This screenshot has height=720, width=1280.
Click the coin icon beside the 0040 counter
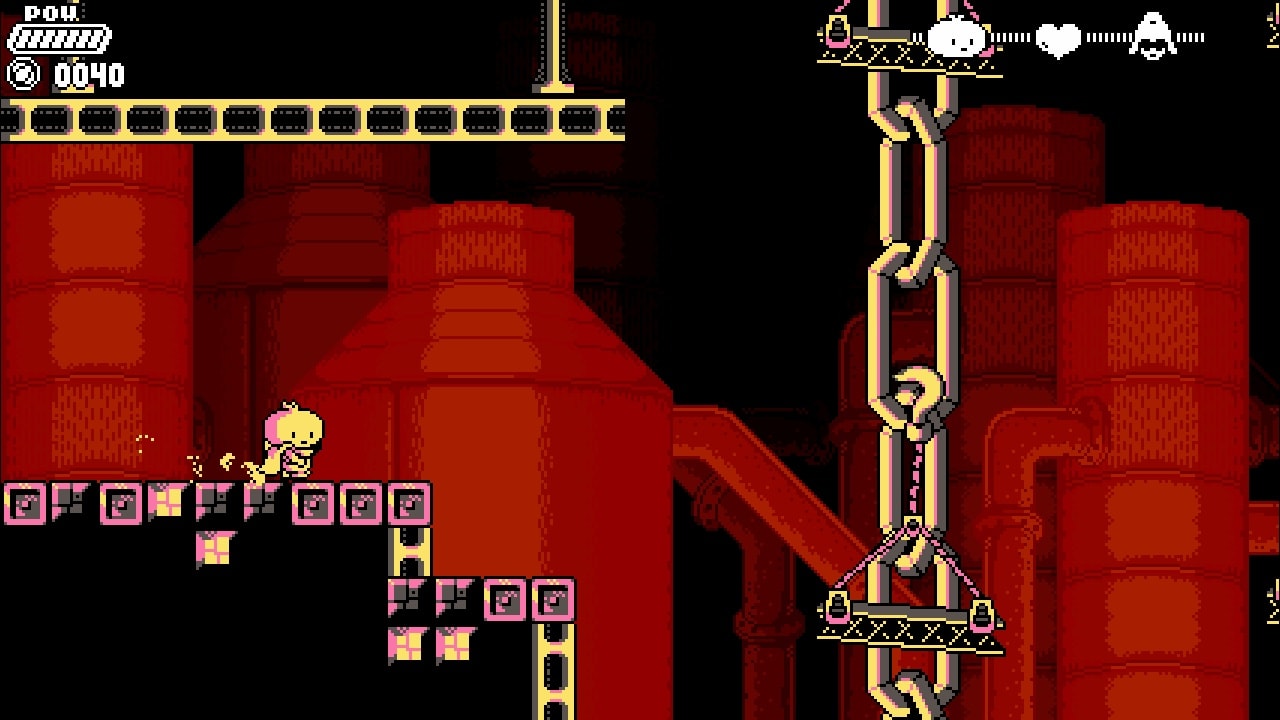[x=22, y=72]
